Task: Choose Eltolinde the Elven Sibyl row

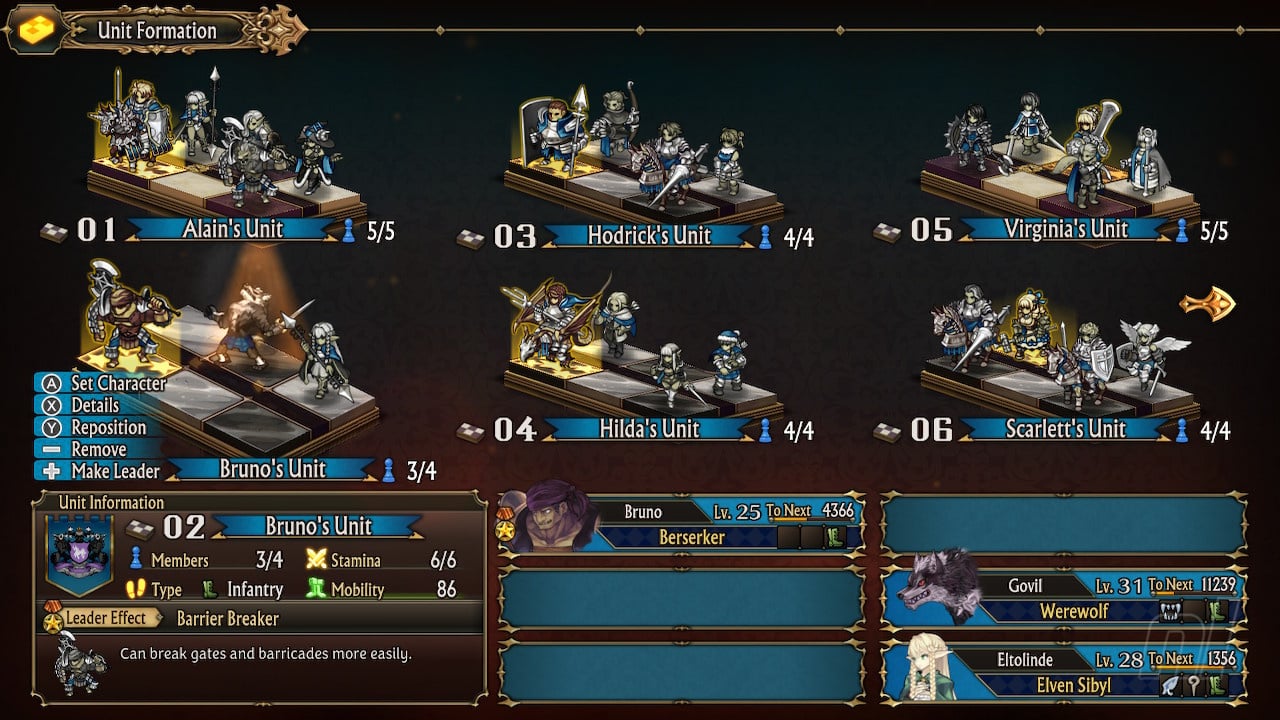Action: click(x=1064, y=672)
